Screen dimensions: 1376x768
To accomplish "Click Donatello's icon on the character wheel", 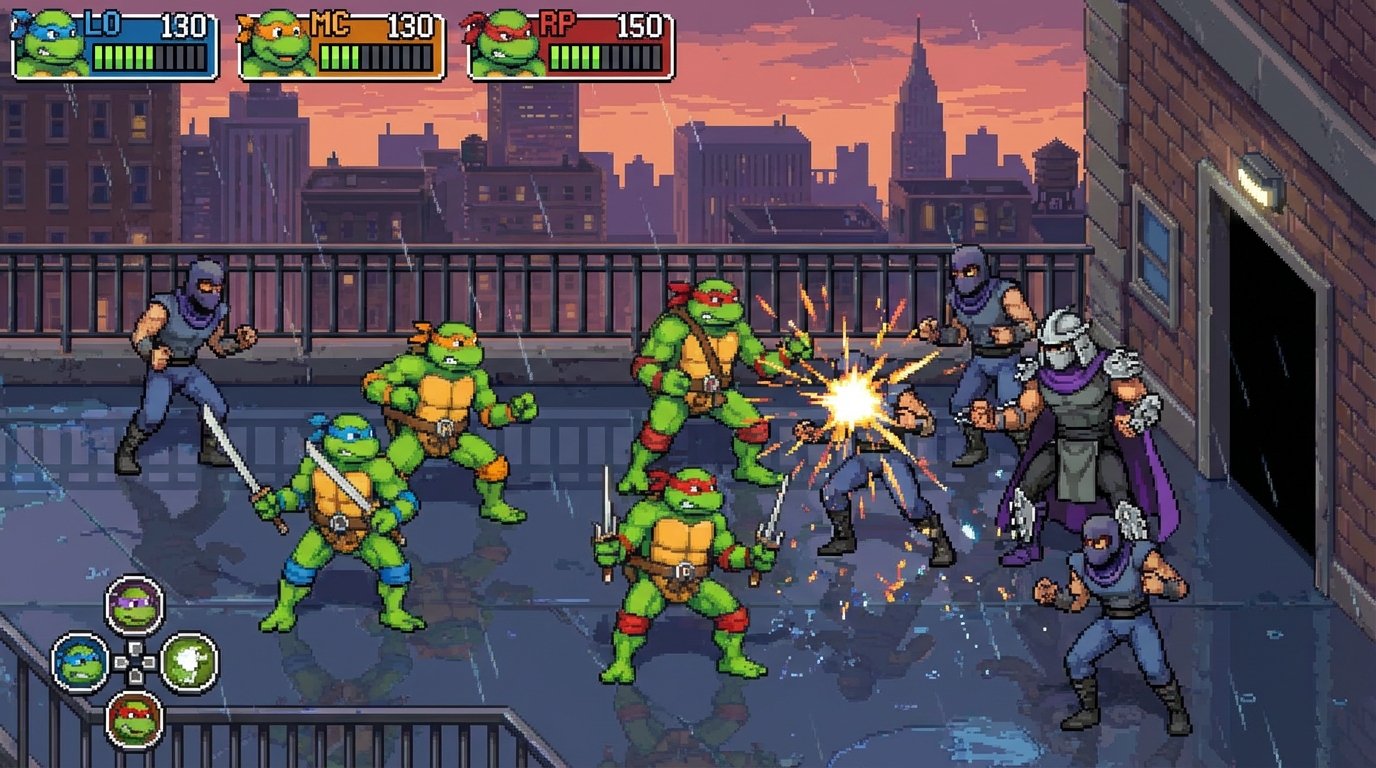I will (x=135, y=604).
